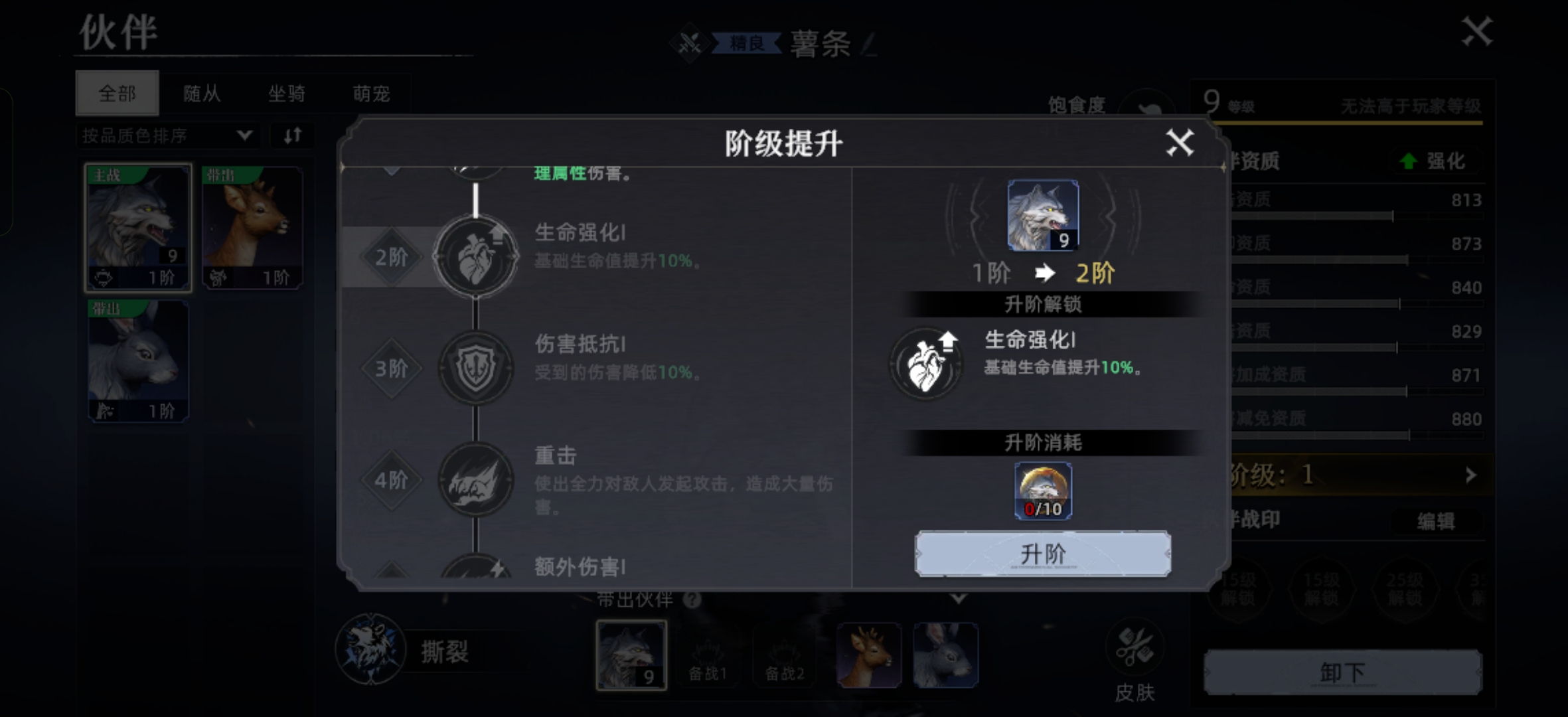The height and width of the screenshot is (717, 1568).
Task: Select the empty 备战2 standby slot
Action: coord(785,654)
